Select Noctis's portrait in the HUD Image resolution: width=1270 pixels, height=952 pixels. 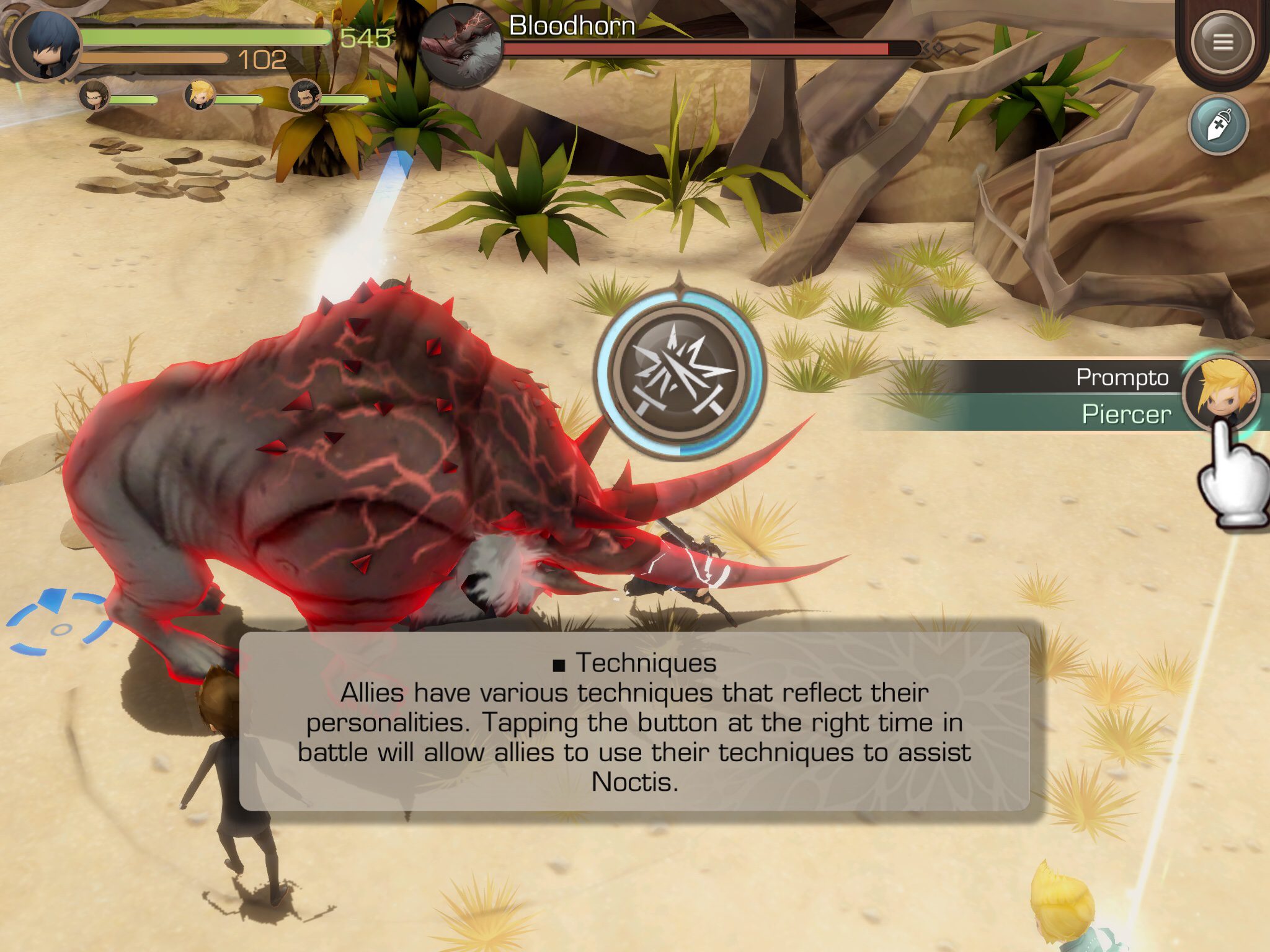pyautogui.click(x=47, y=45)
